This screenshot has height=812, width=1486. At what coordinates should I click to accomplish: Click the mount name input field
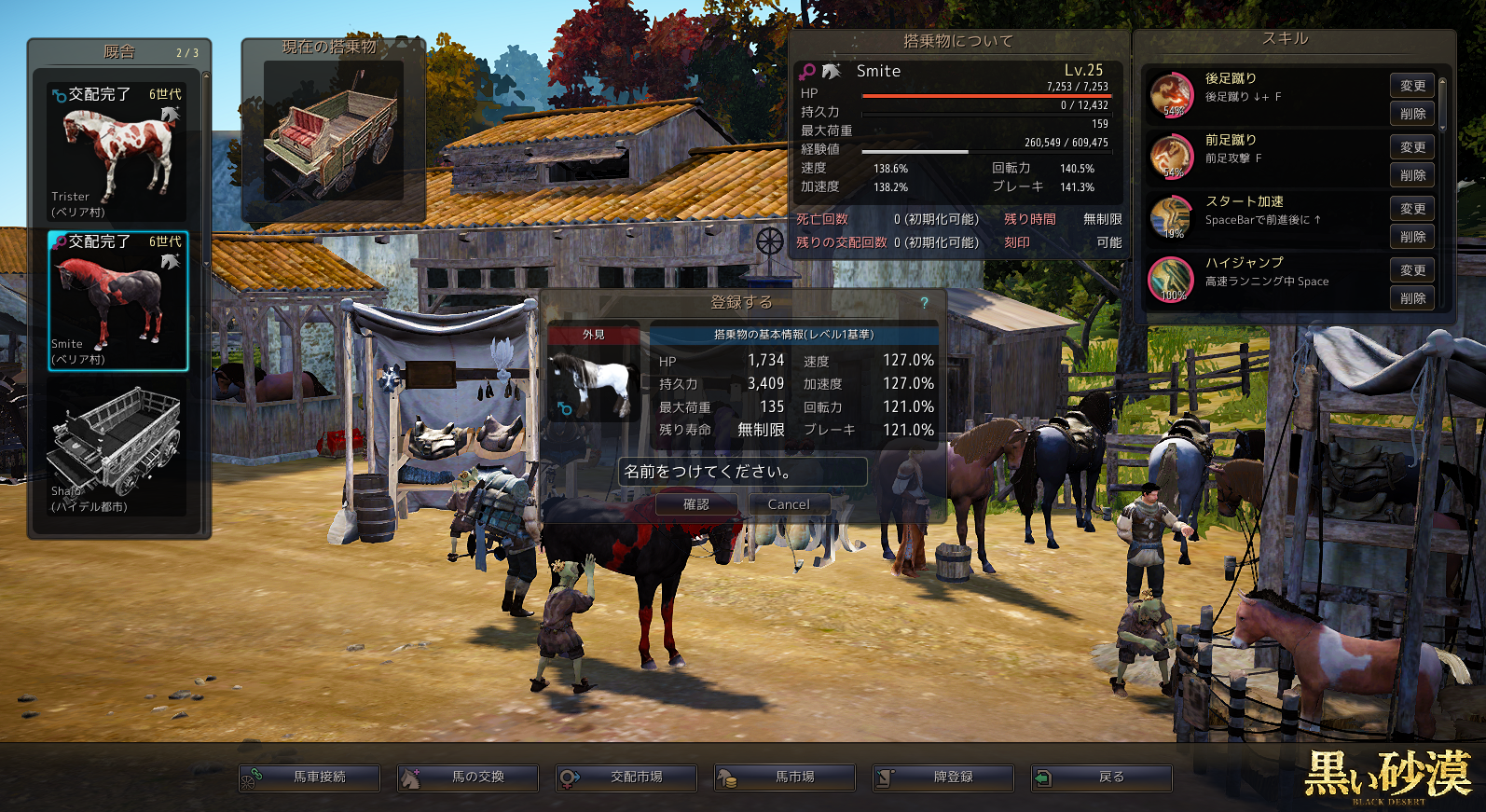click(742, 472)
